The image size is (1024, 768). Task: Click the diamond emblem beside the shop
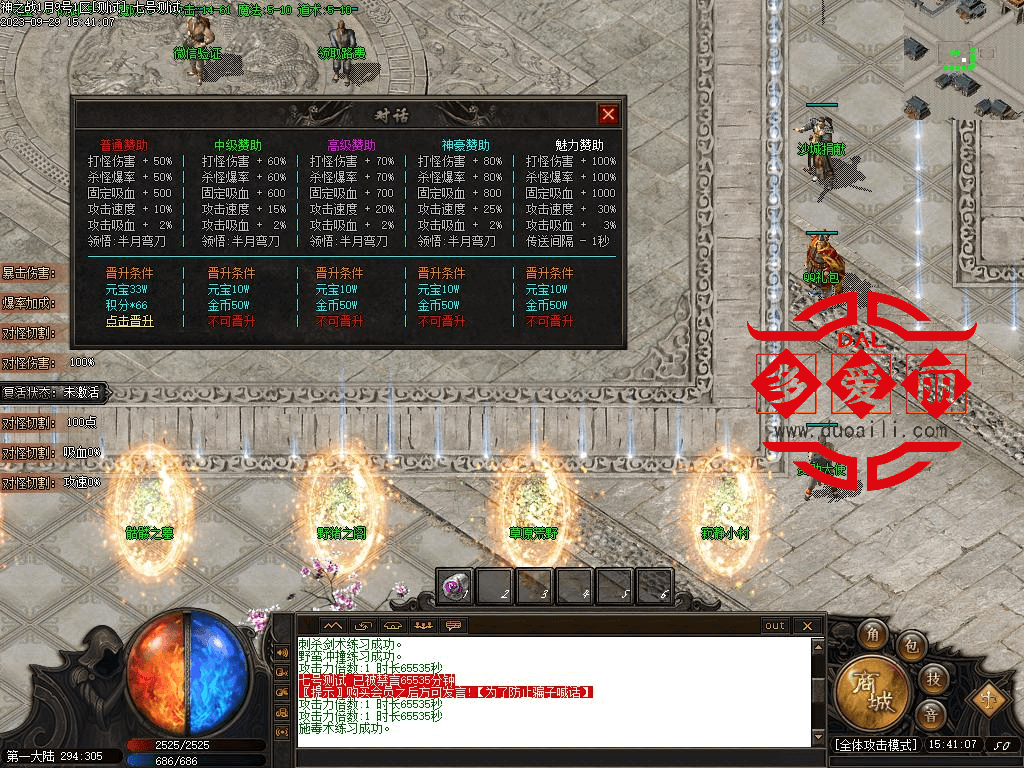(988, 697)
